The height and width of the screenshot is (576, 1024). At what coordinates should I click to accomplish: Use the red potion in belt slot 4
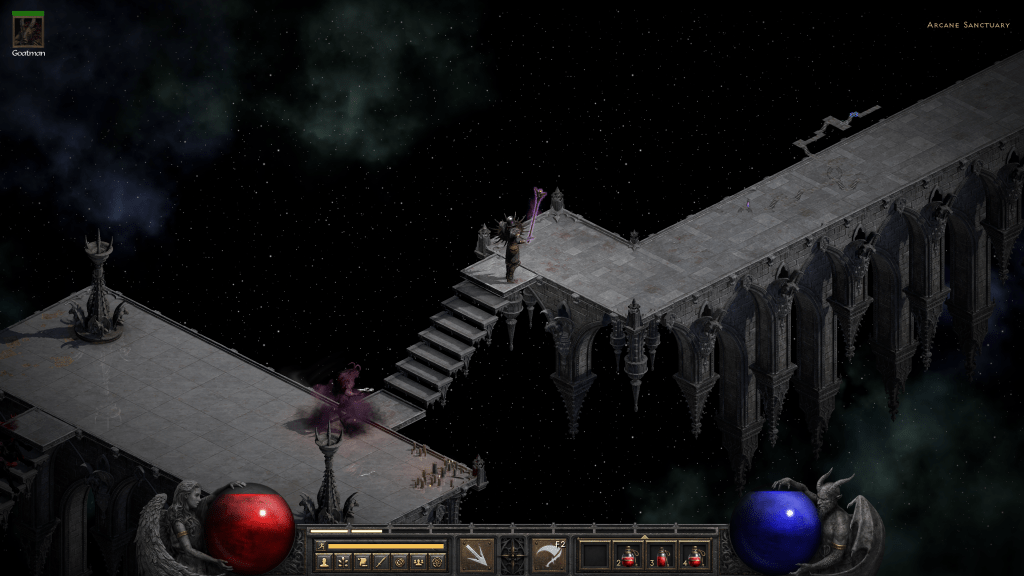pos(695,556)
